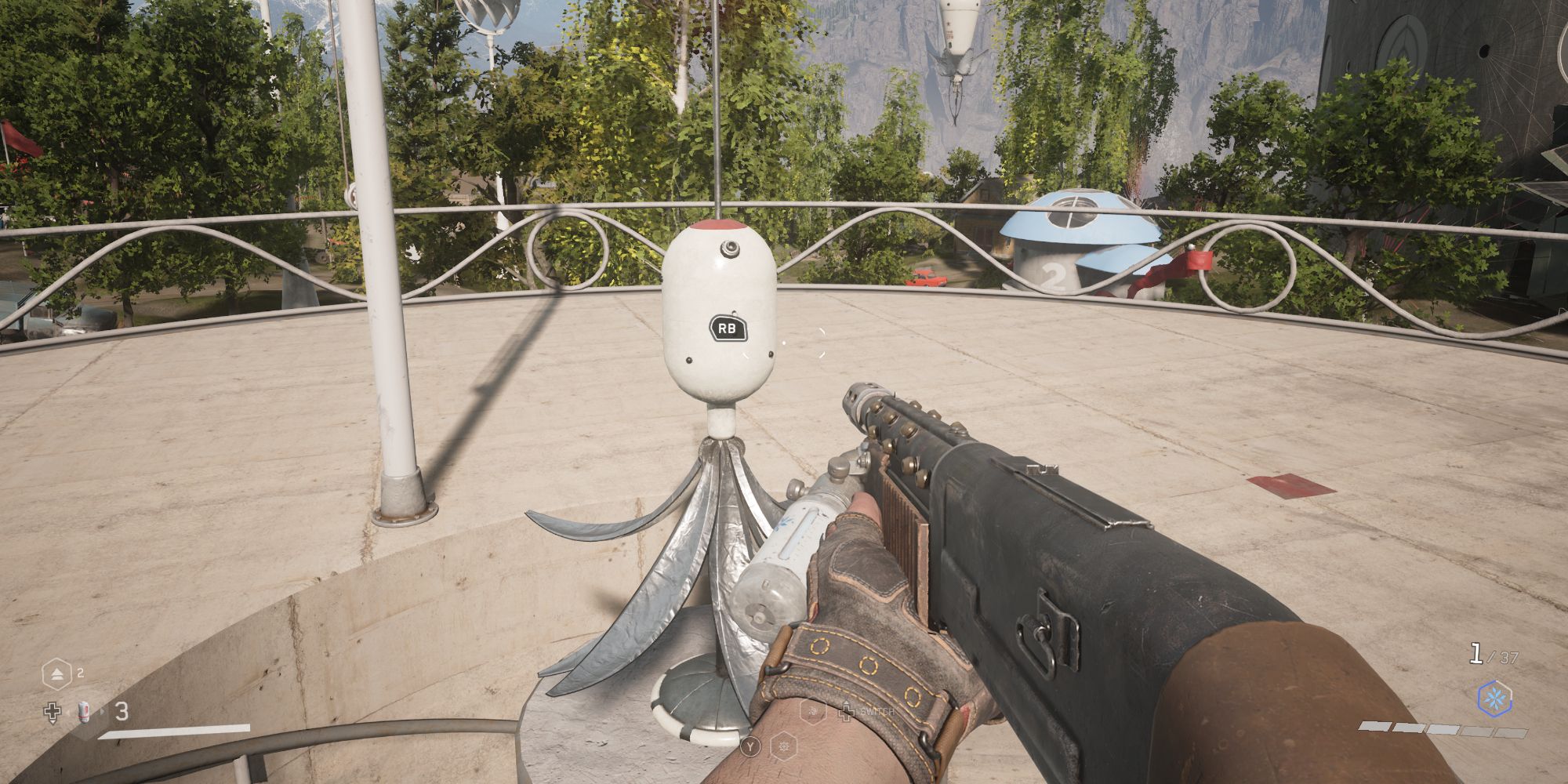Click the D-pad cross icon near SWITCH label
1568x784 pixels.
tap(848, 712)
